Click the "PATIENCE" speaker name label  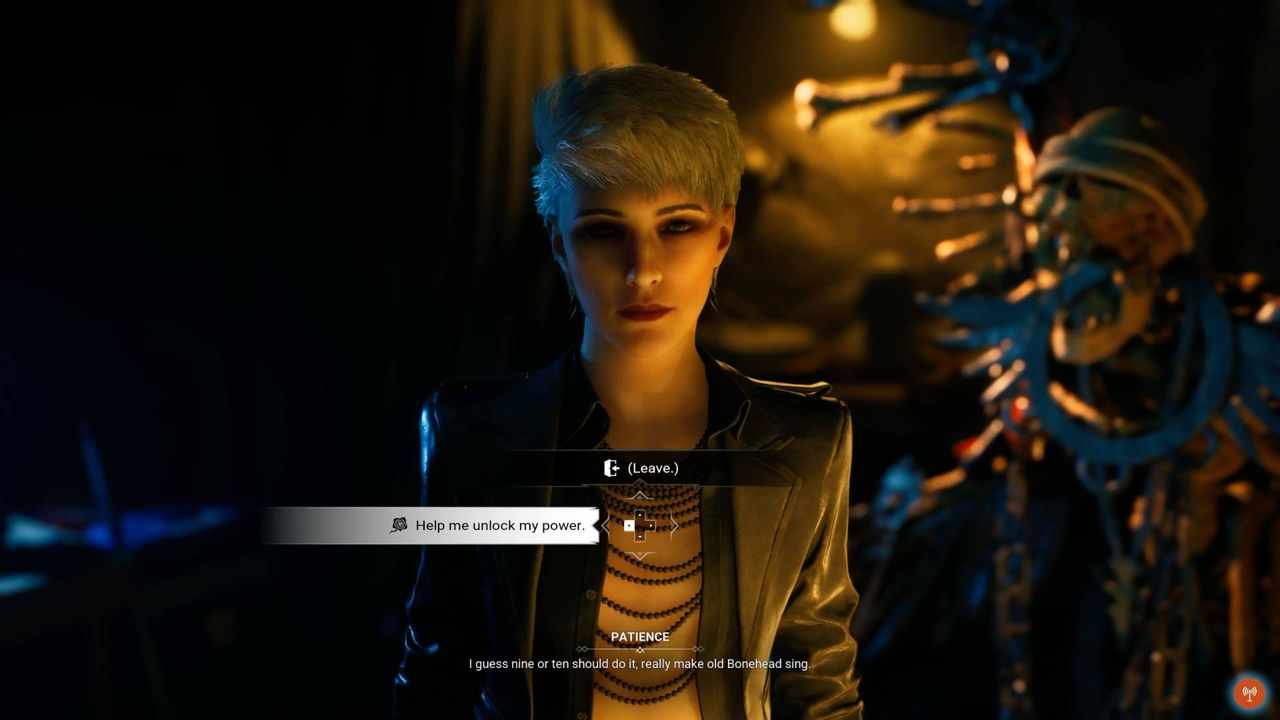pyautogui.click(x=640, y=637)
